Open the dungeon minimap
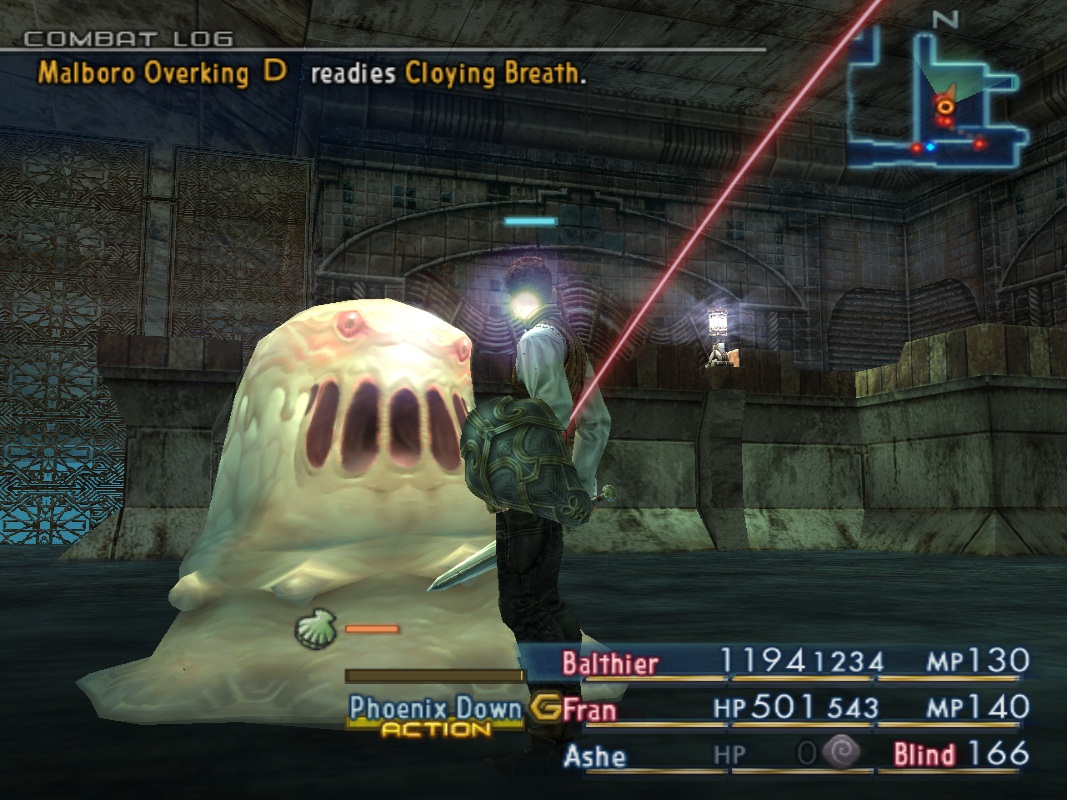Viewport: 1067px width, 800px height. (x=936, y=98)
